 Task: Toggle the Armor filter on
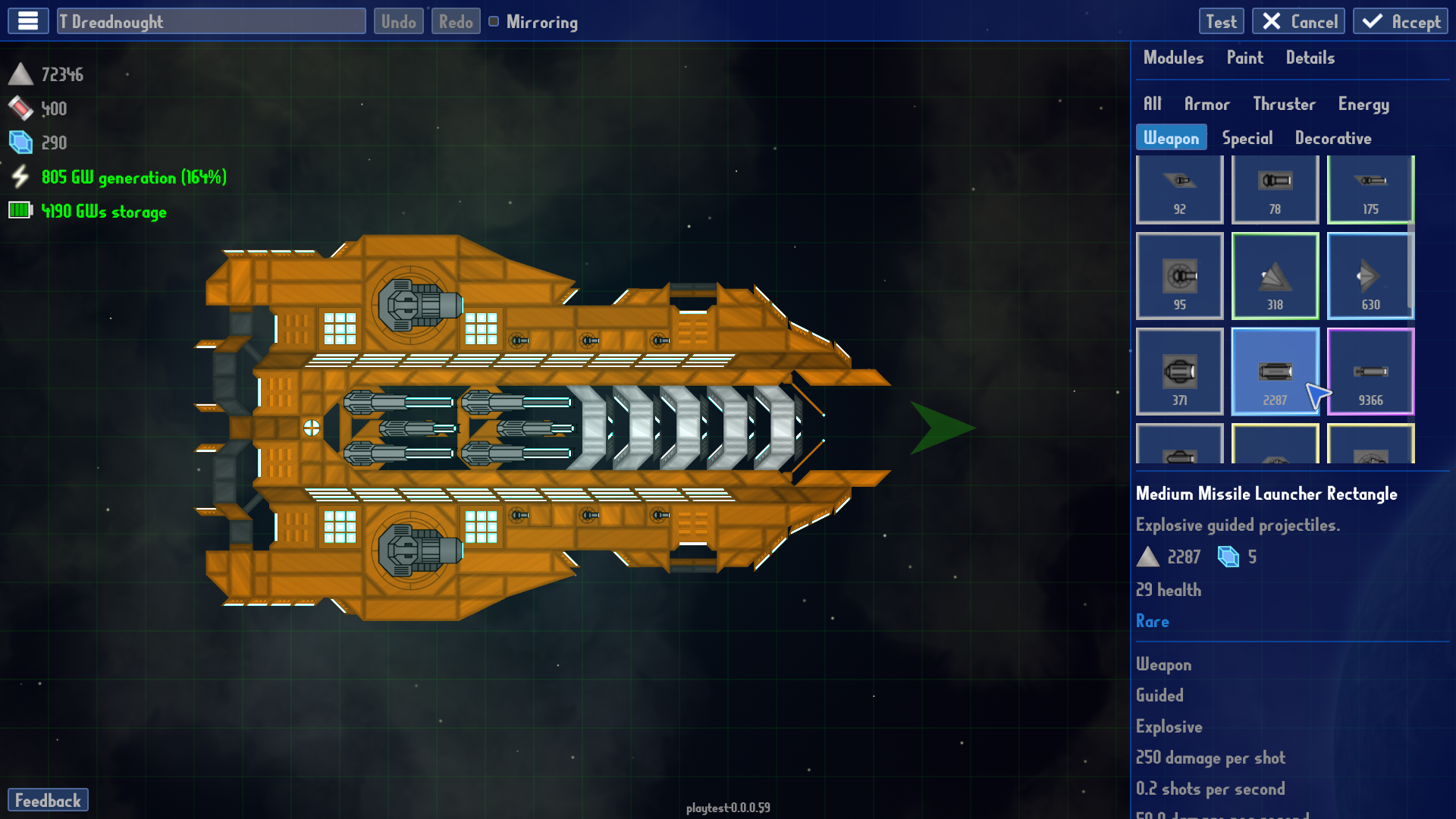click(1207, 104)
